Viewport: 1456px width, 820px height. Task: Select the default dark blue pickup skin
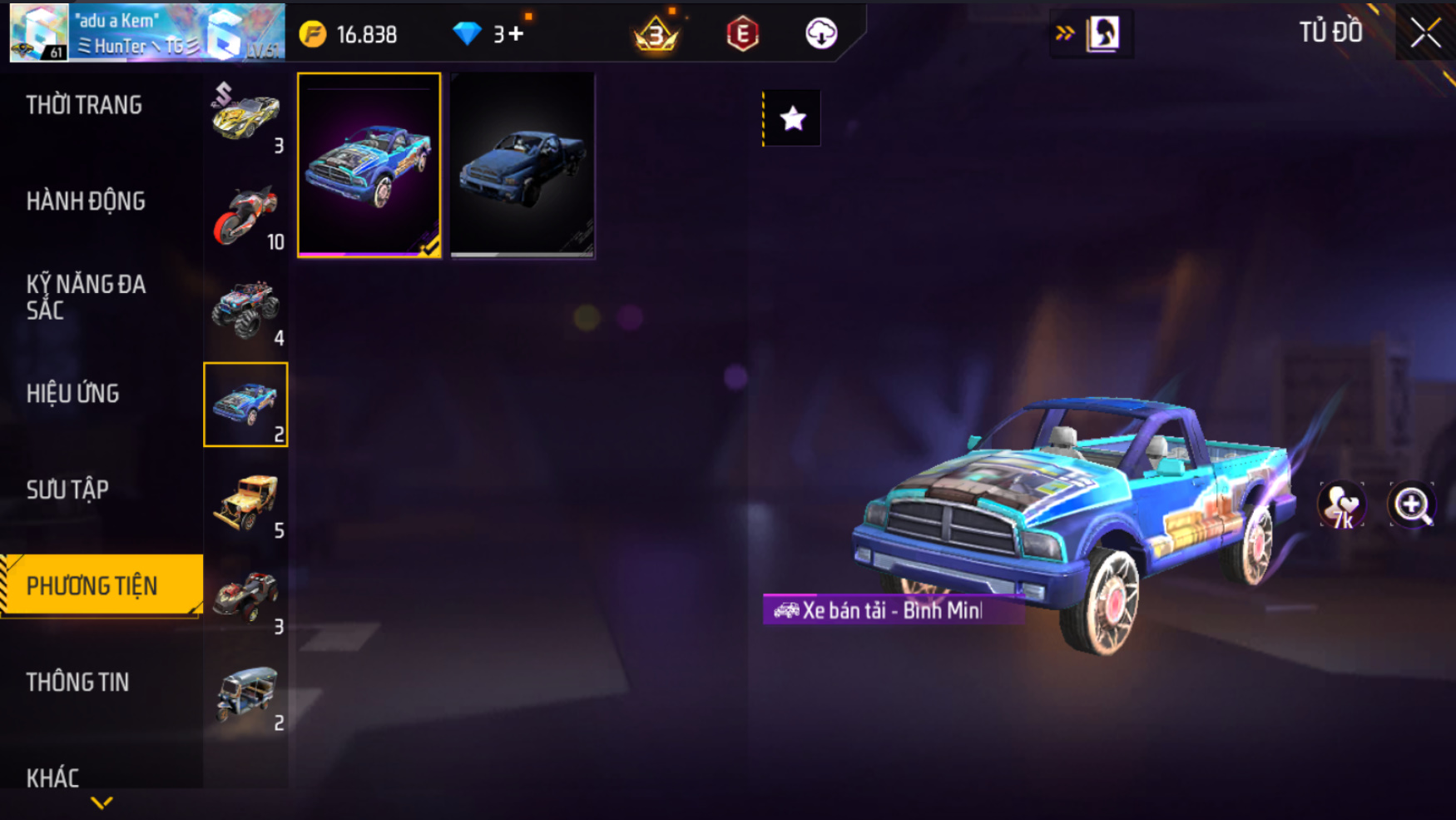click(x=522, y=165)
